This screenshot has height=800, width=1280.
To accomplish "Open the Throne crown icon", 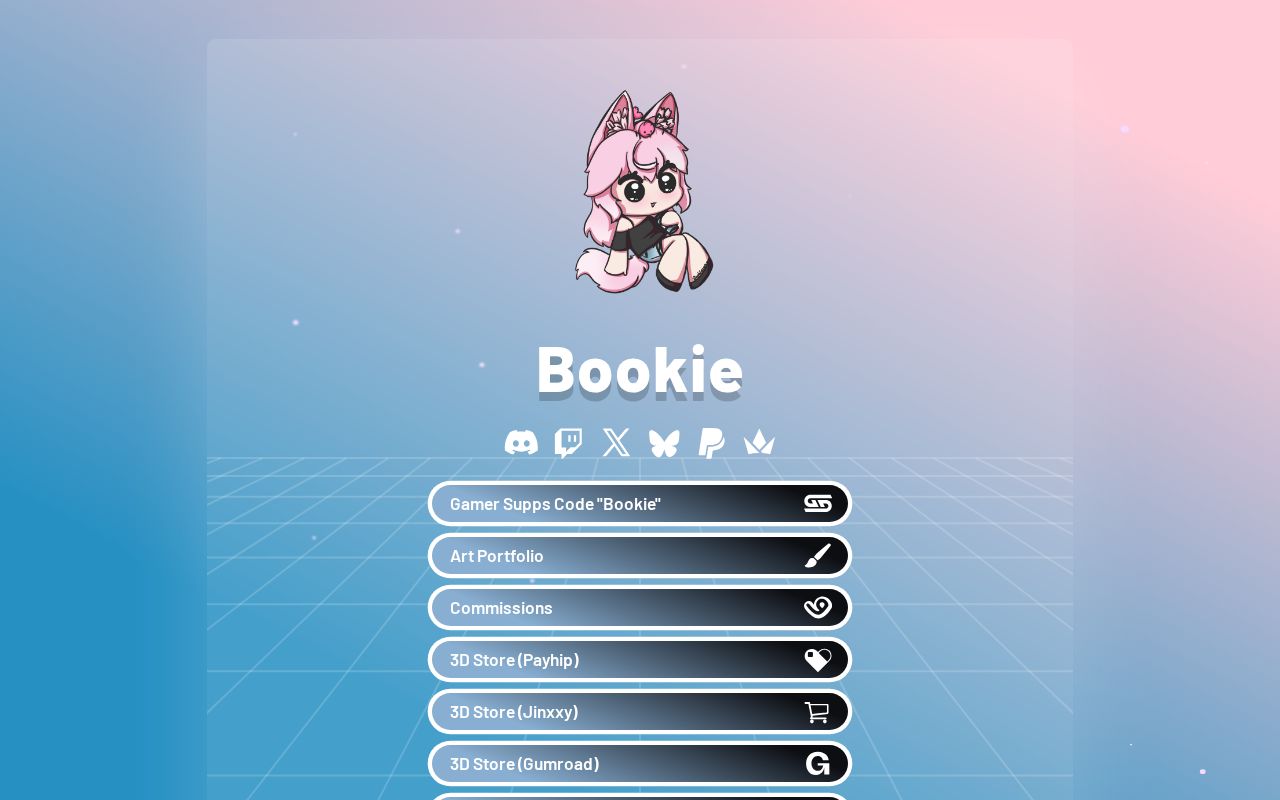I will click(759, 442).
